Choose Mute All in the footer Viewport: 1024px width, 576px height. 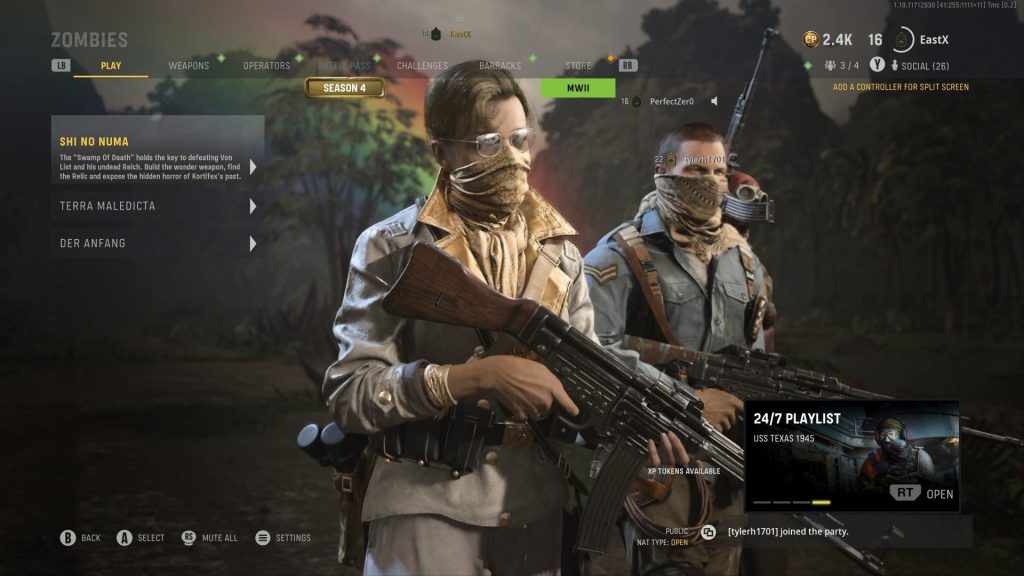(x=210, y=538)
